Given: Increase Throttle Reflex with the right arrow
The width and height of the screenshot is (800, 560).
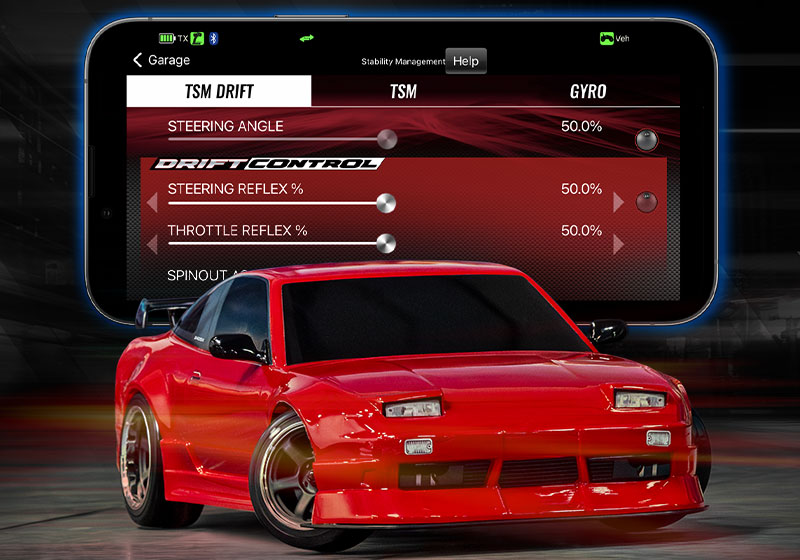Looking at the screenshot, I should [618, 244].
